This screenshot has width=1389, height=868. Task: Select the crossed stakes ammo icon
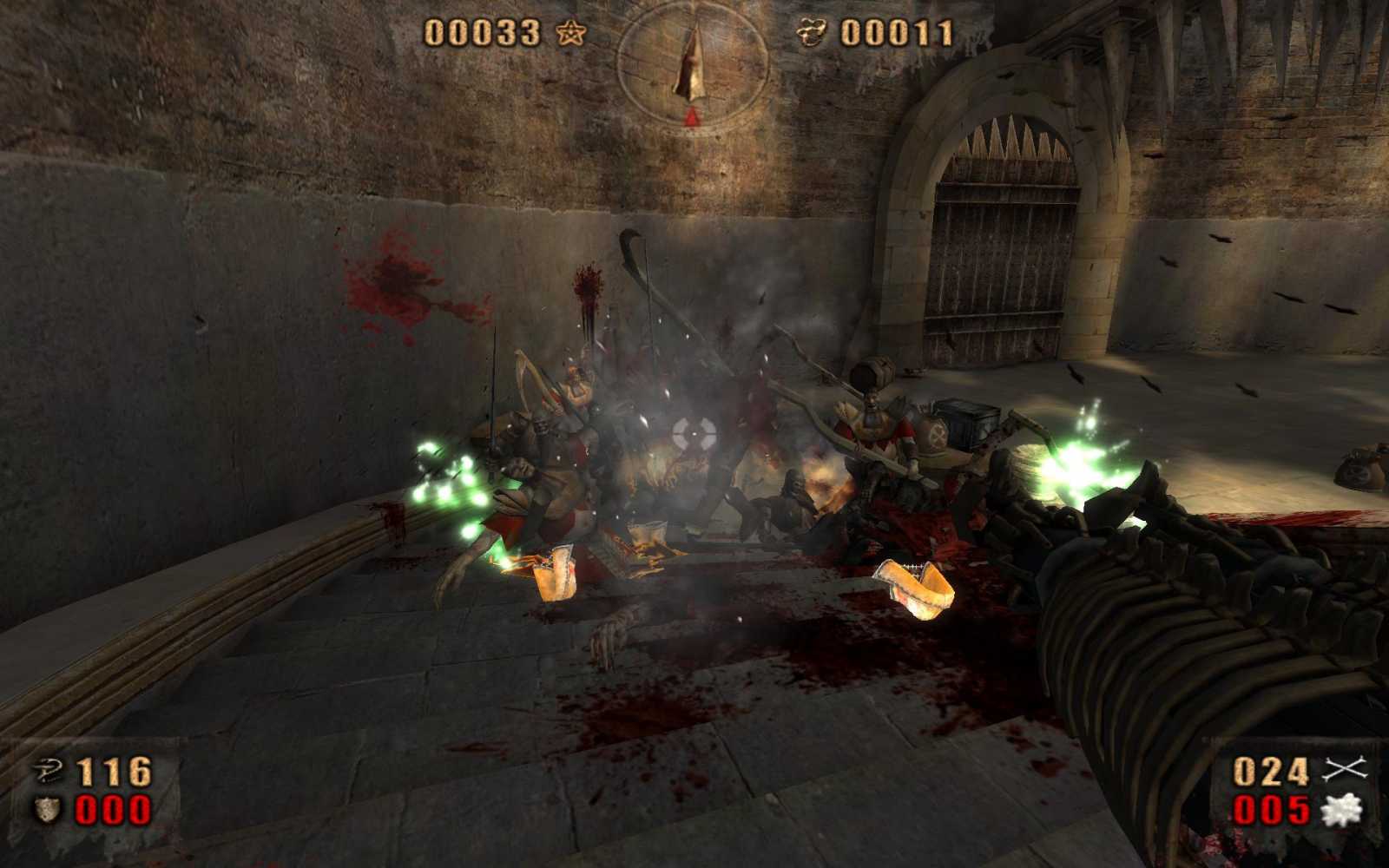click(1345, 770)
